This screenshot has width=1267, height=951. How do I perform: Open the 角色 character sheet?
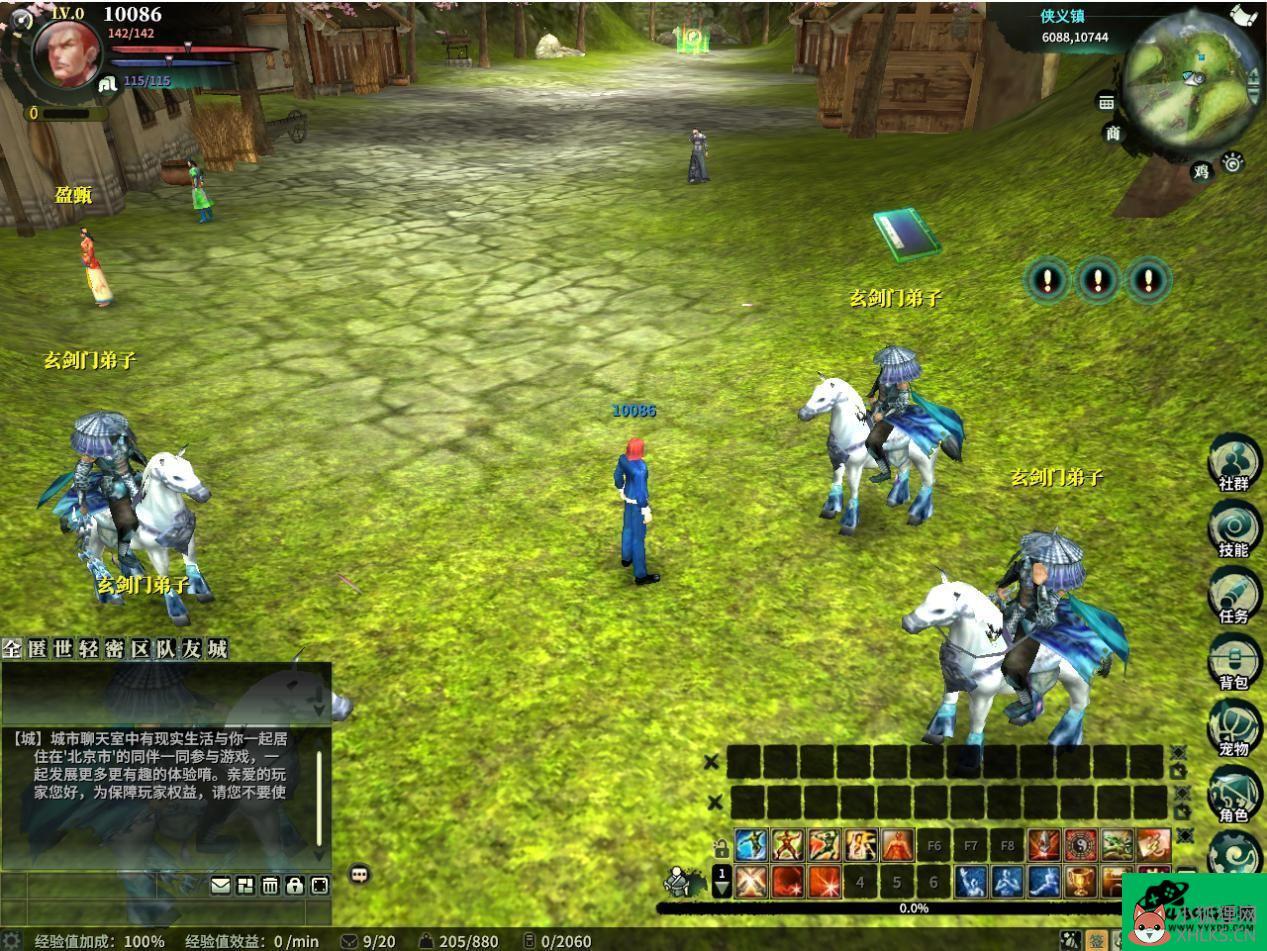[x=1234, y=793]
